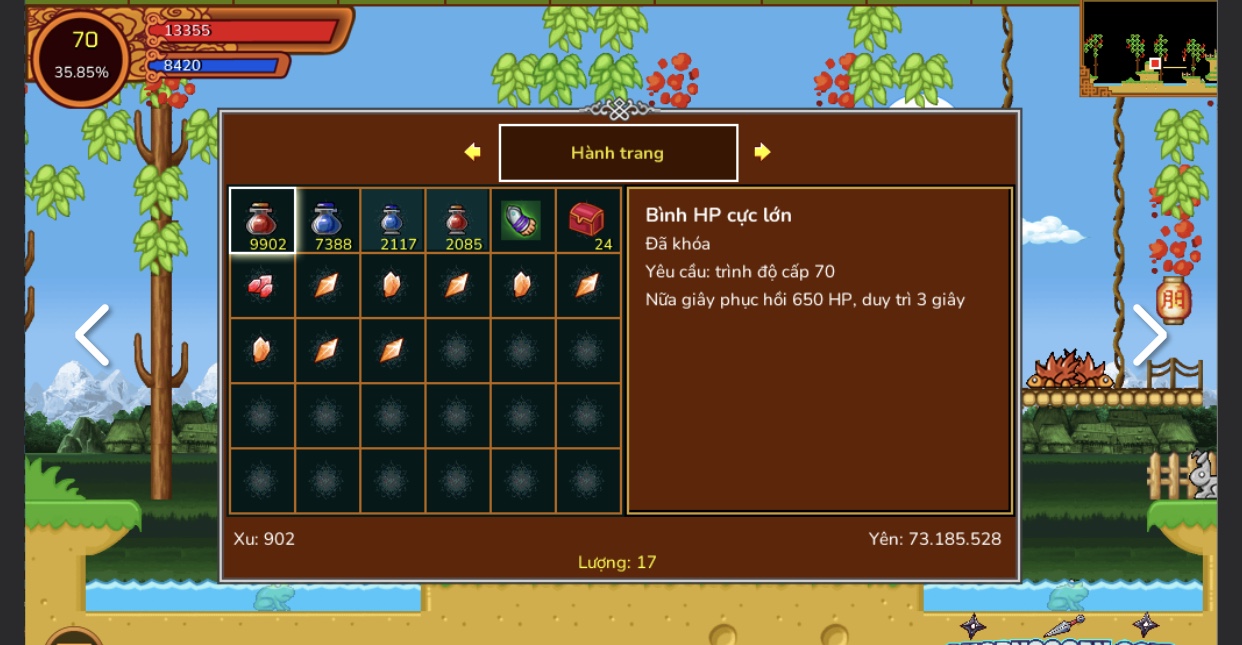This screenshot has height=645, width=1242.
Task: Click the Hành trang tab title
Action: (x=618, y=153)
